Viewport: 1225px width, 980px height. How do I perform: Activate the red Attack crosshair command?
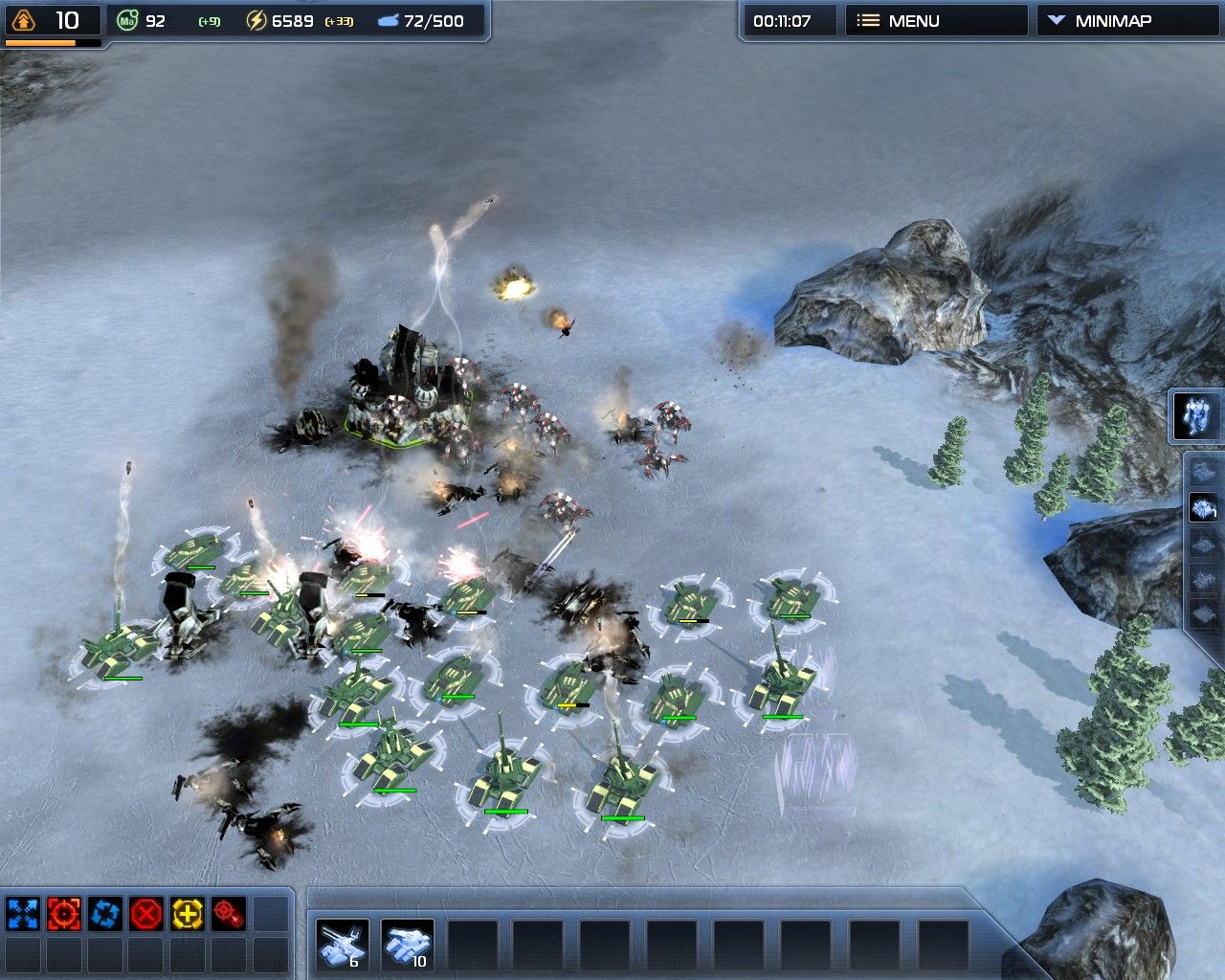coord(63,914)
